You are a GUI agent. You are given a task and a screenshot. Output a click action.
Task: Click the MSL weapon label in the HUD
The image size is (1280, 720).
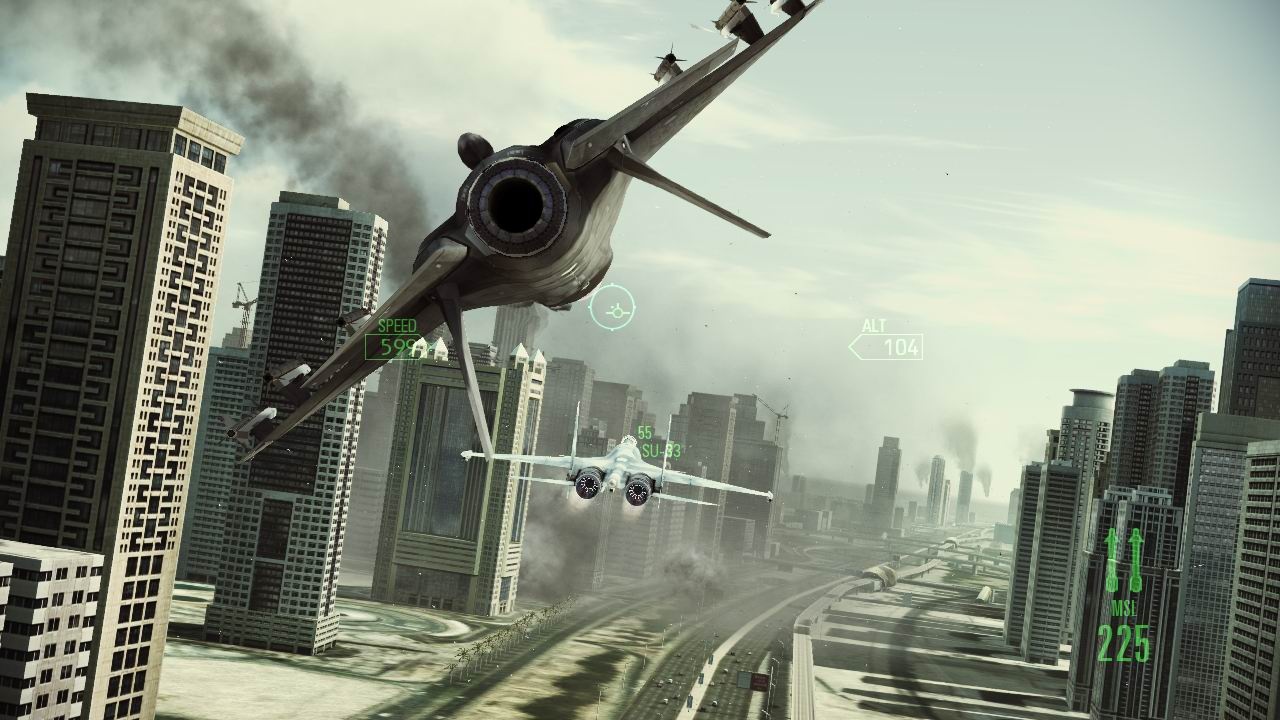[x=1123, y=605]
